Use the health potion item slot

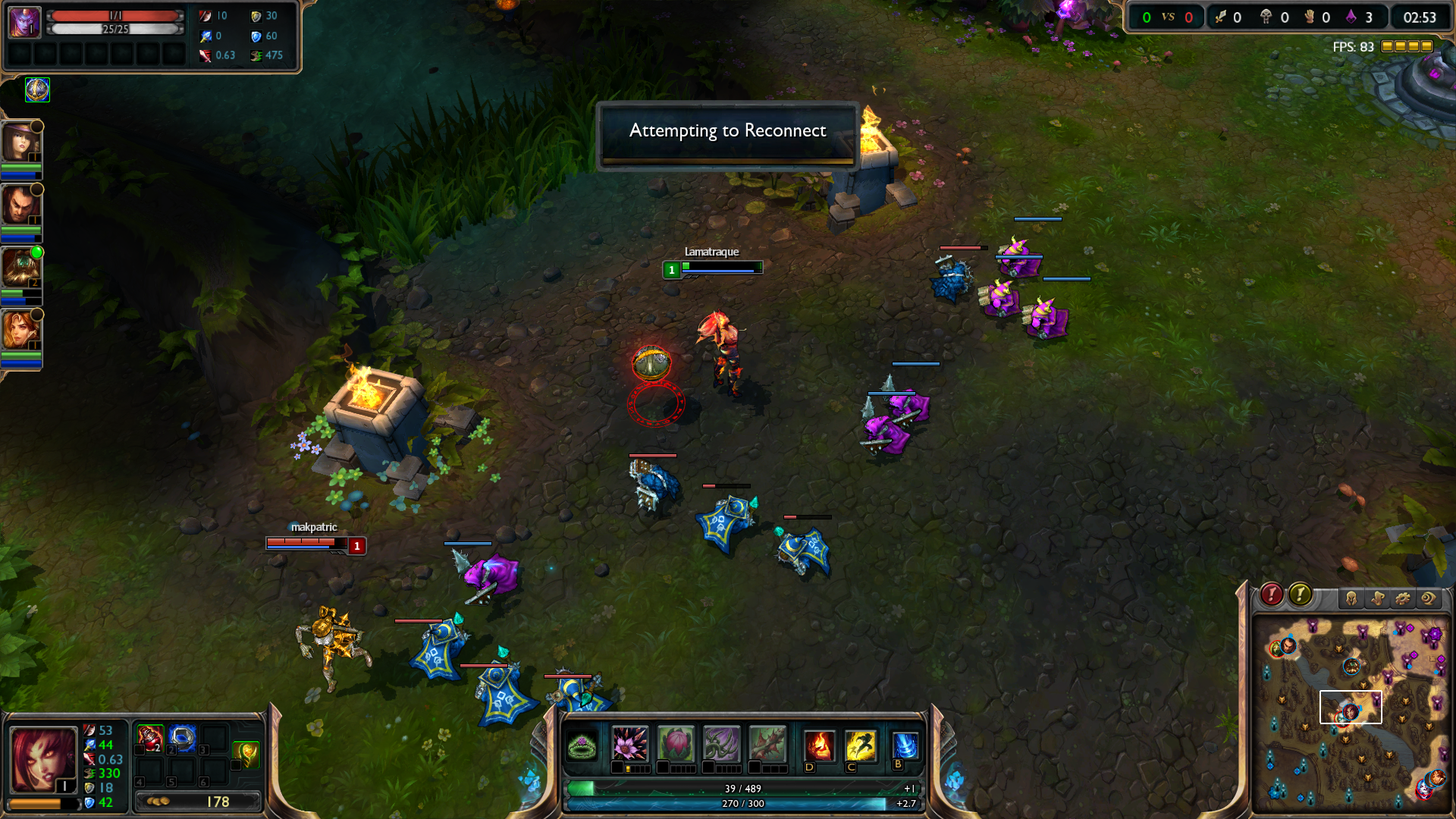(x=149, y=738)
